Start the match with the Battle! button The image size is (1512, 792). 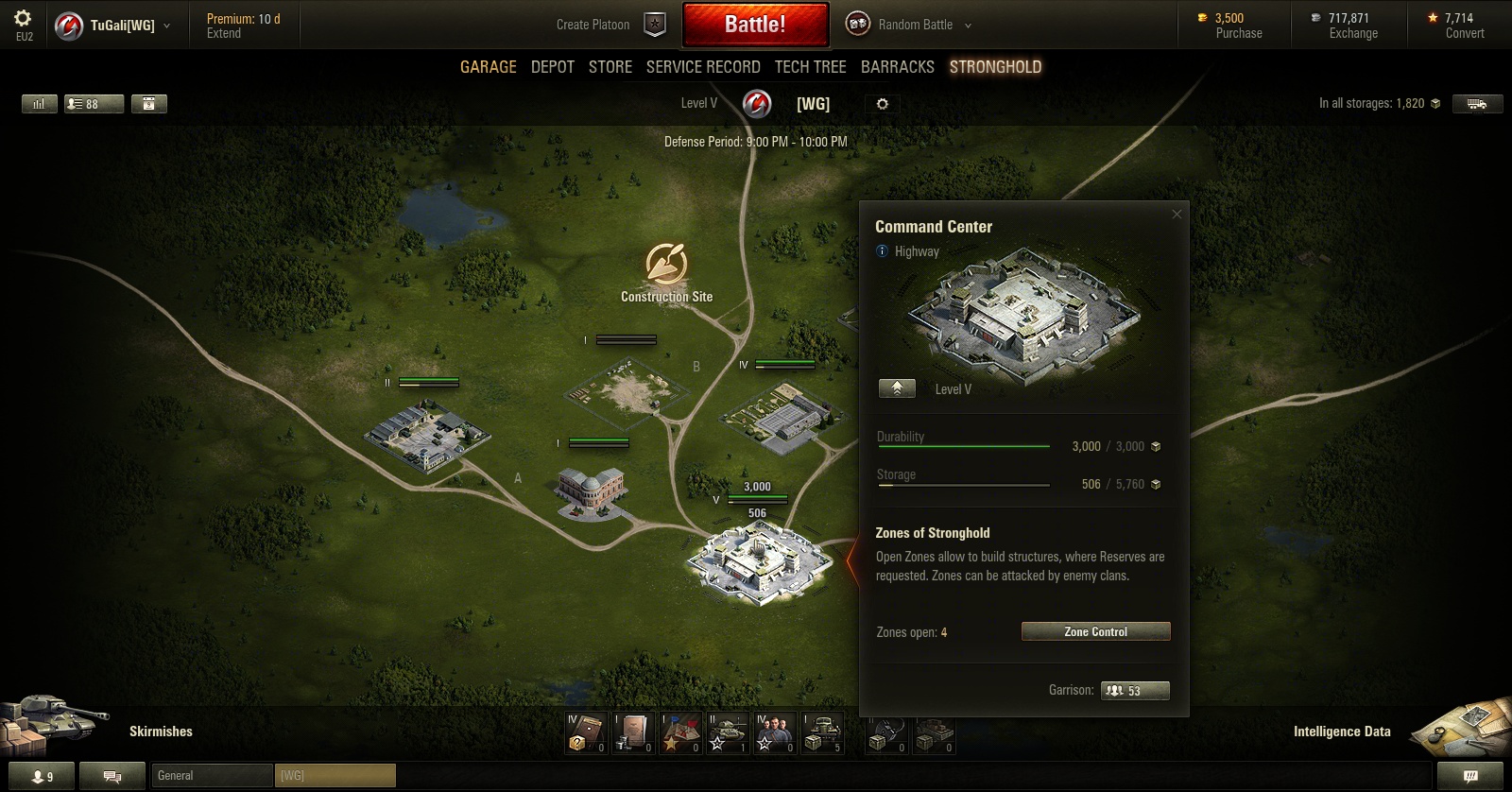(755, 25)
